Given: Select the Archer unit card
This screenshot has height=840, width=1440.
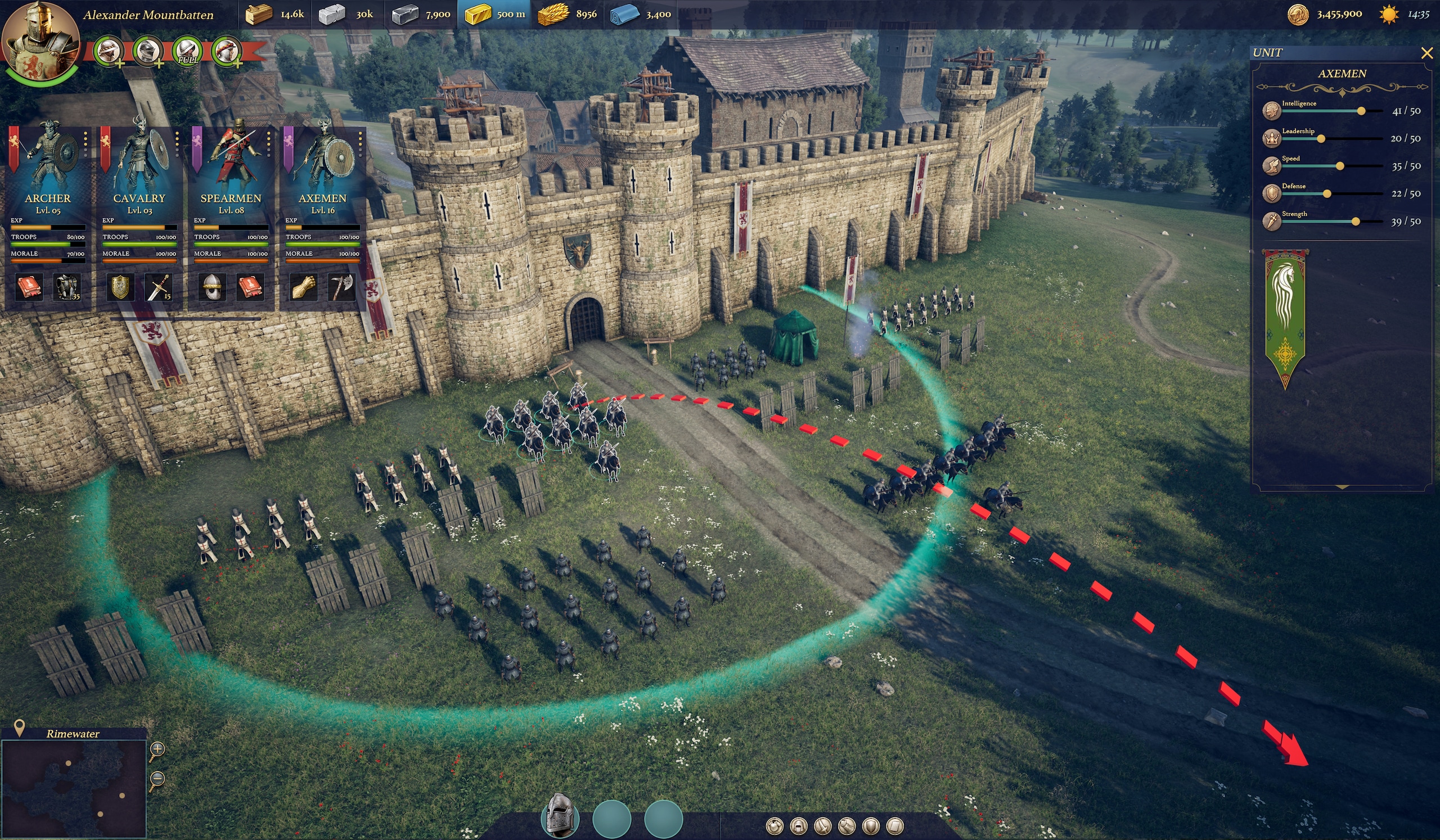Looking at the screenshot, I should click(48, 171).
